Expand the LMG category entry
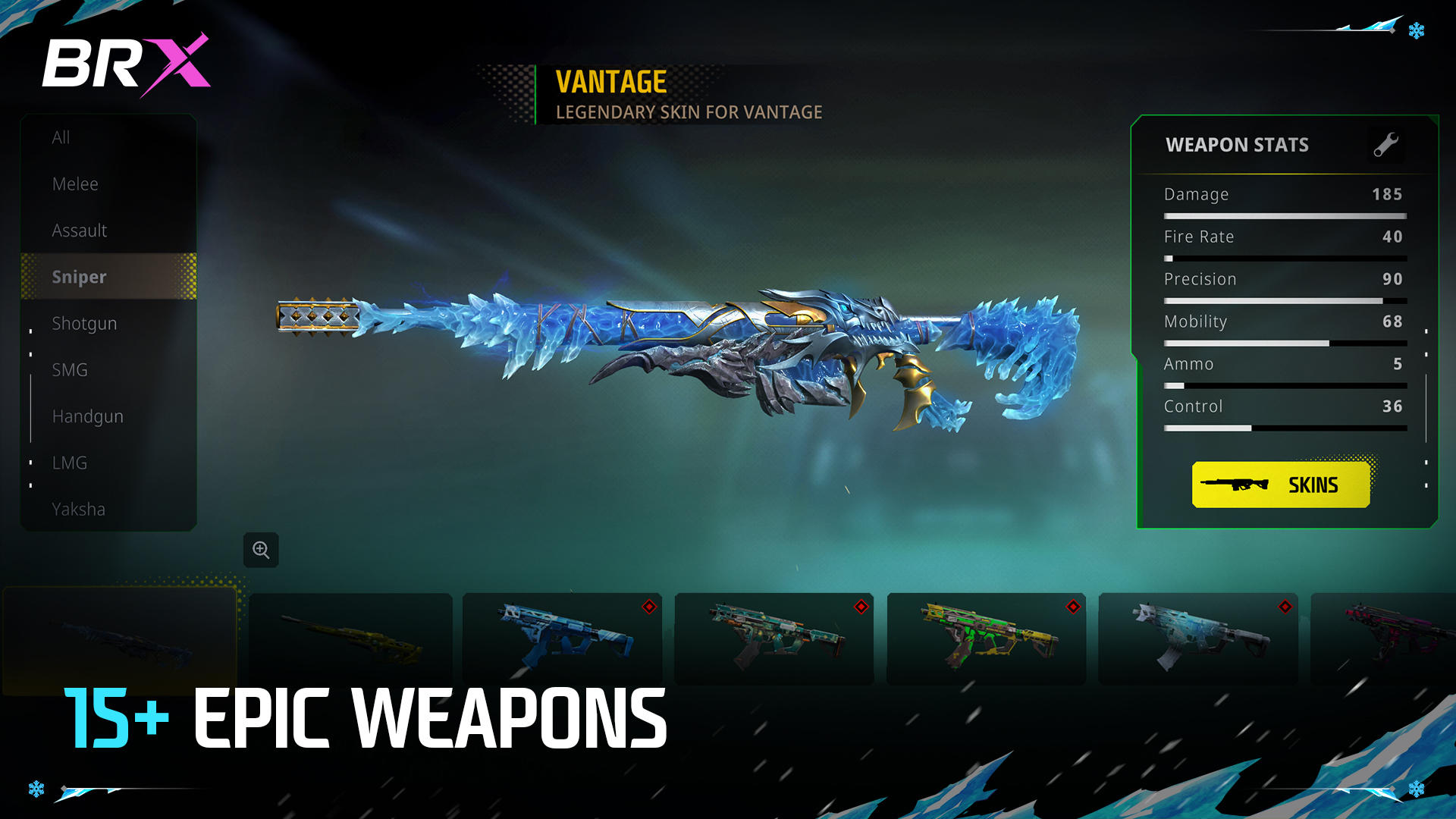Viewport: 1456px width, 819px height. point(70,463)
